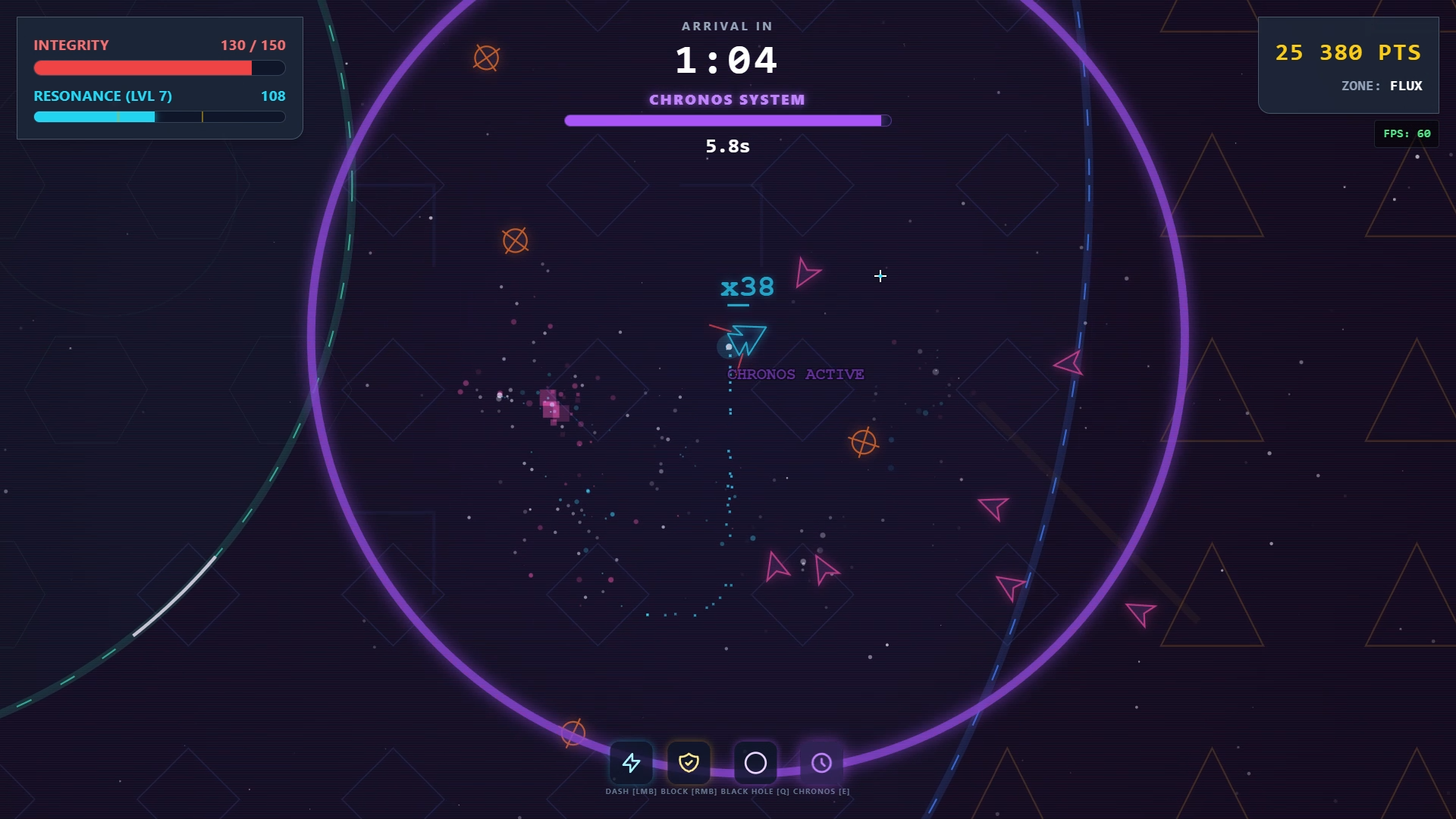Trigger the Black Hole circle ability icon
The image size is (1456, 819).
point(755,764)
